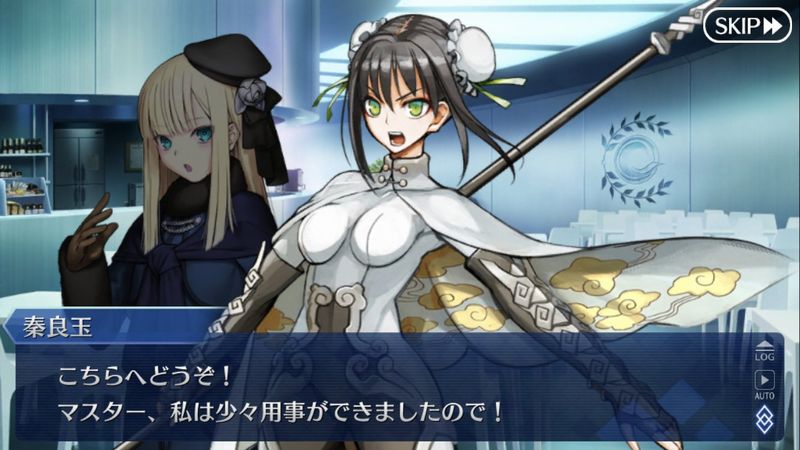This screenshot has width=800, height=450.
Task: Open the dialogue LOG
Action: 764,351
